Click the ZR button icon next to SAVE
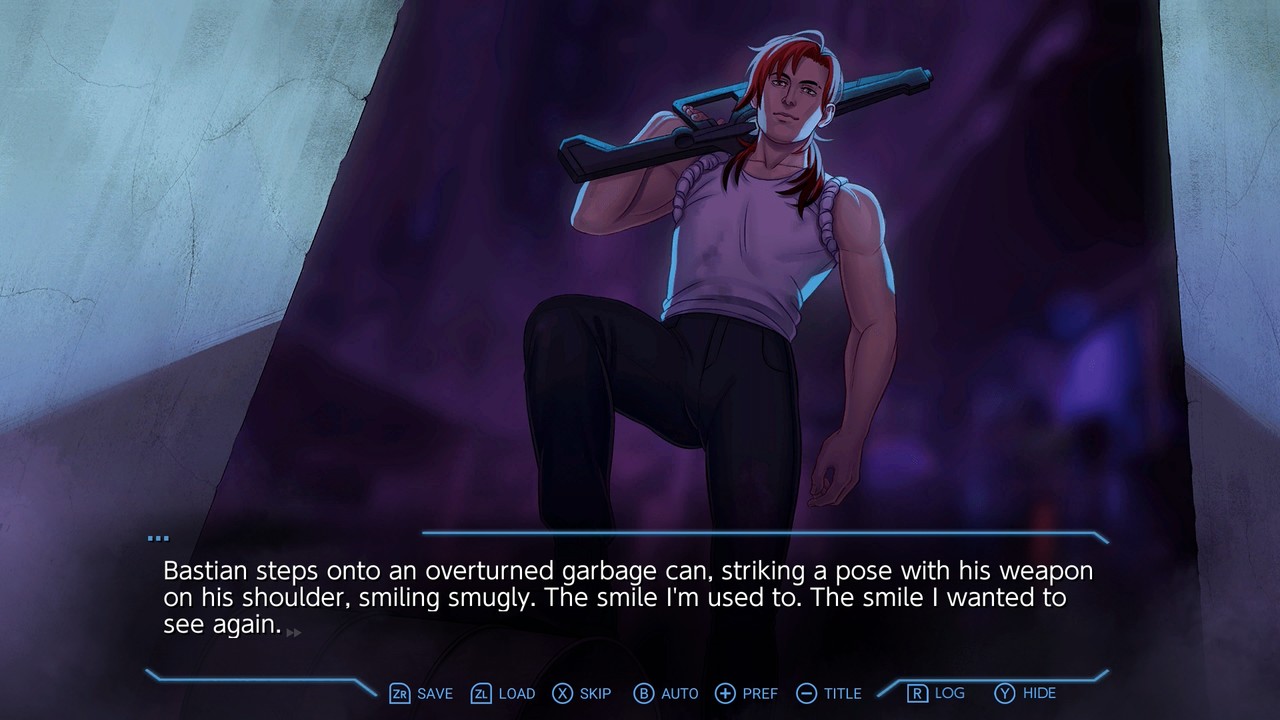Viewport: 1280px width, 720px height. point(399,693)
